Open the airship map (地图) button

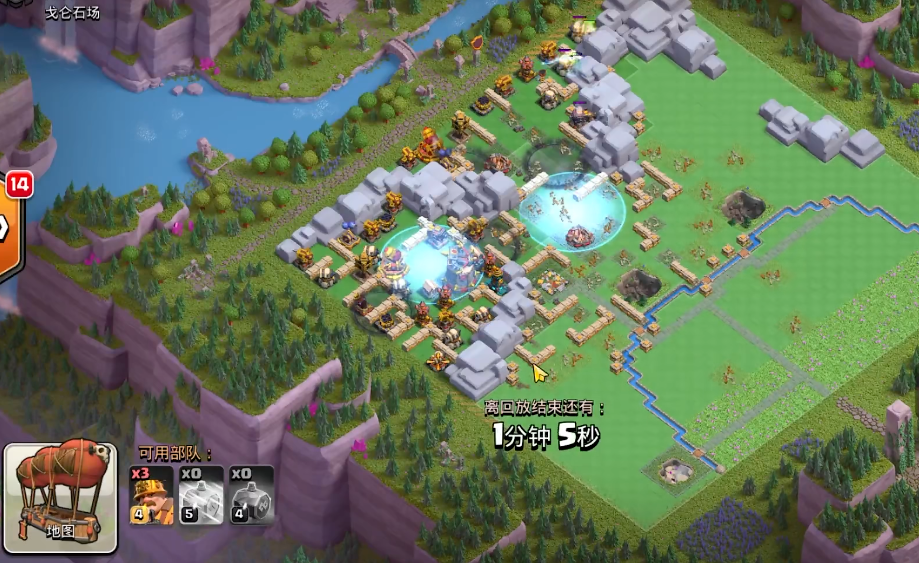click(61, 497)
